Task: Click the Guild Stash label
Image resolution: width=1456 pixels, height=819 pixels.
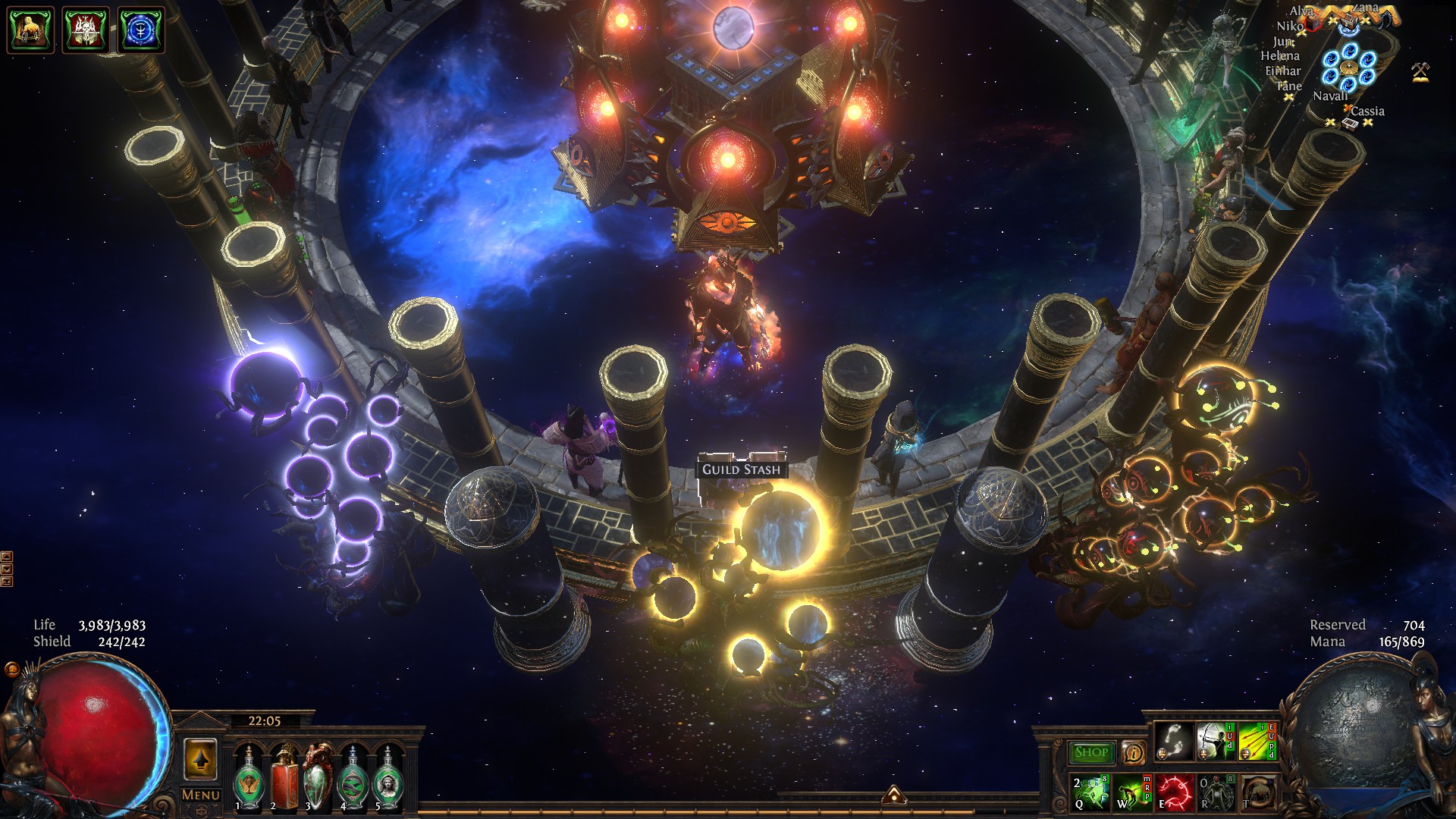Action: coord(741,469)
